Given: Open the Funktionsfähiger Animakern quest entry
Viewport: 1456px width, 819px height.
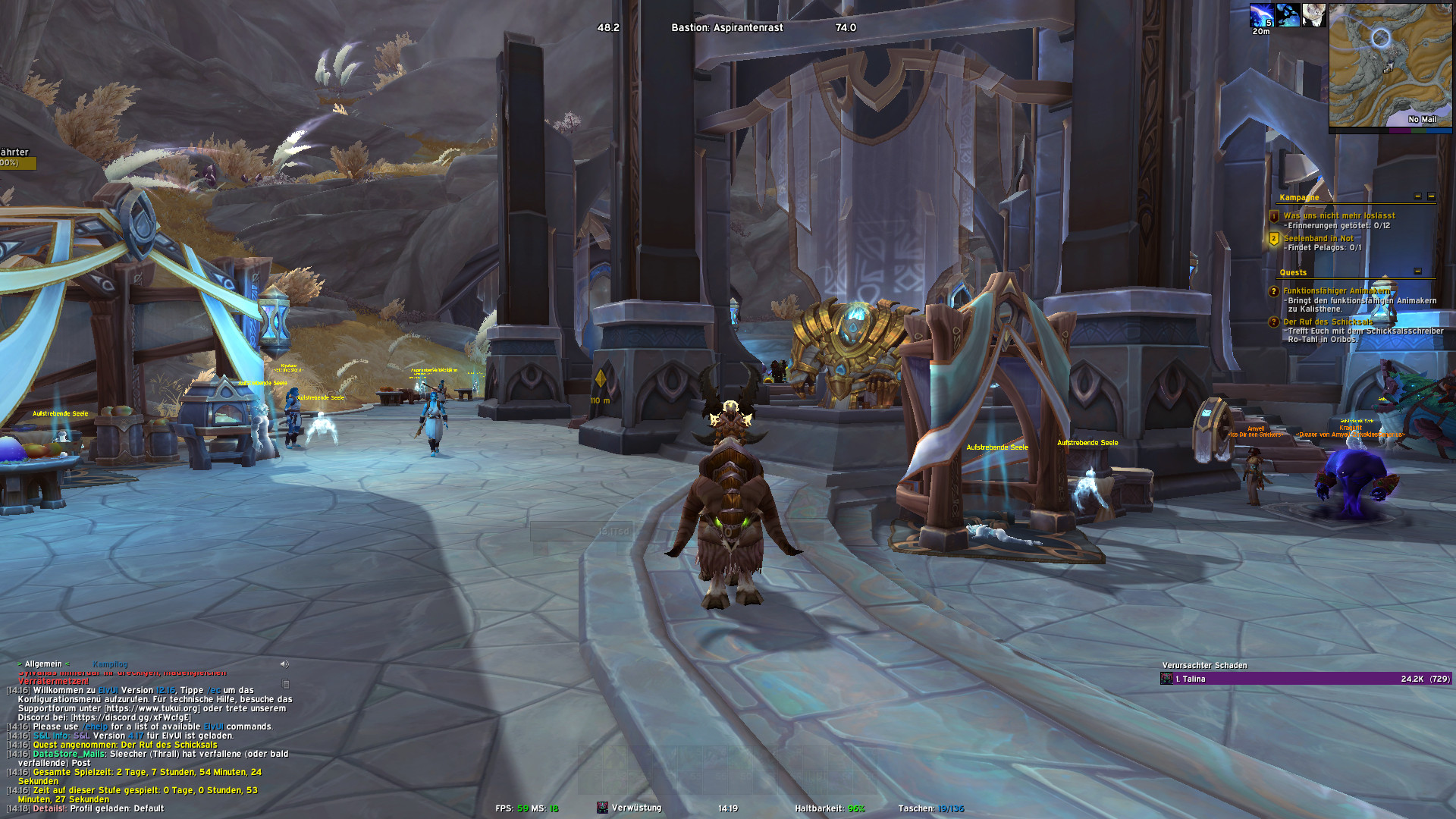Looking at the screenshot, I should coord(1336,290).
